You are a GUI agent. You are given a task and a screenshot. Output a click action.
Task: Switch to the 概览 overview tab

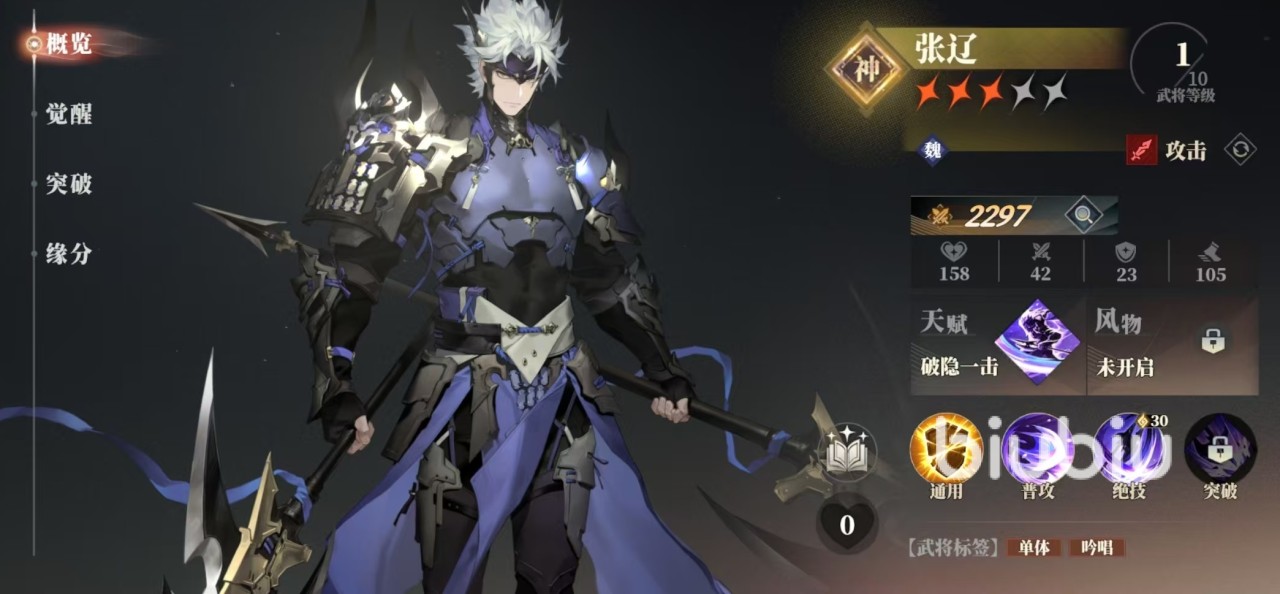[x=68, y=44]
